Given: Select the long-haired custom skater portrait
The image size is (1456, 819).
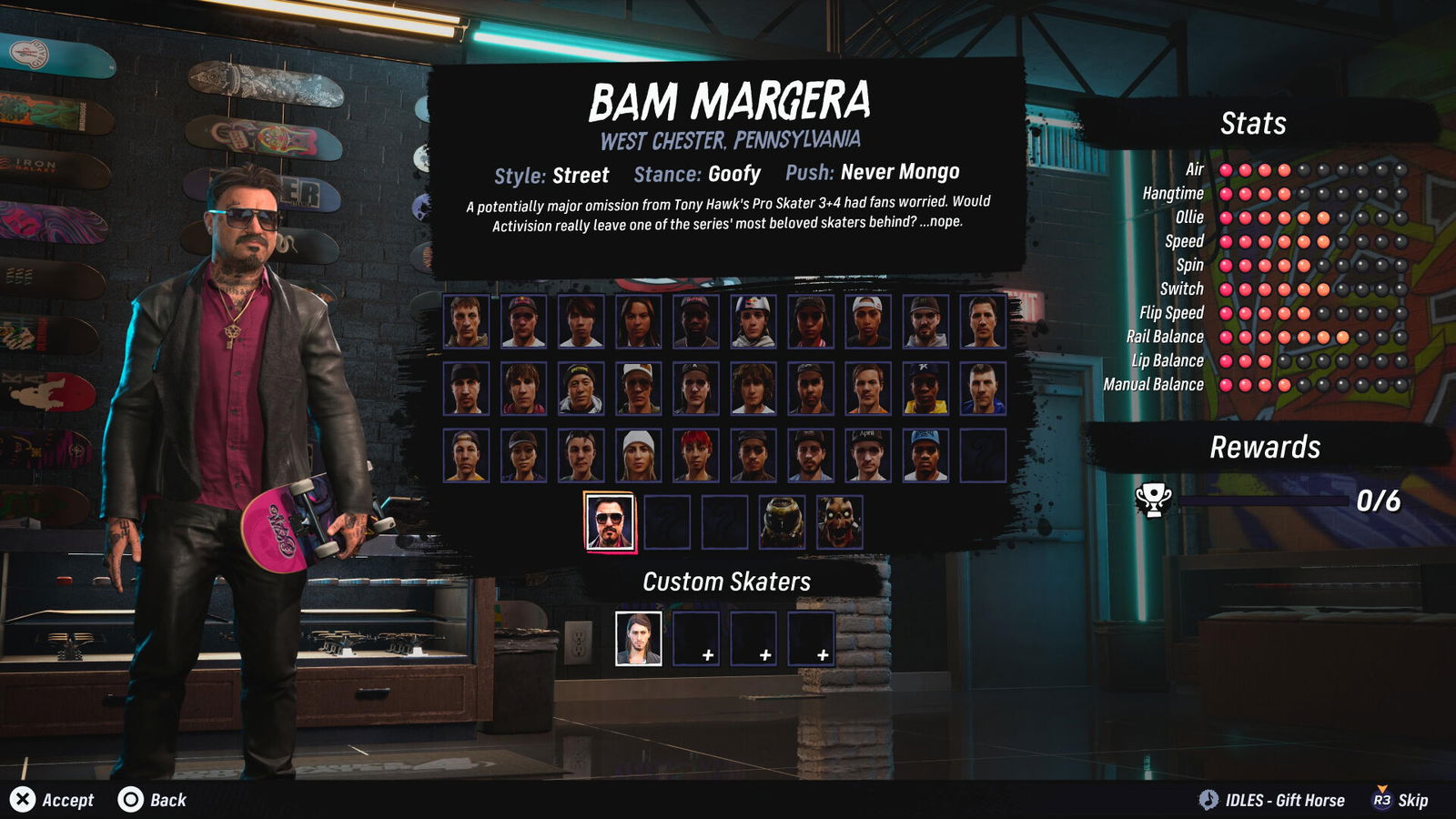Looking at the screenshot, I should [638, 638].
